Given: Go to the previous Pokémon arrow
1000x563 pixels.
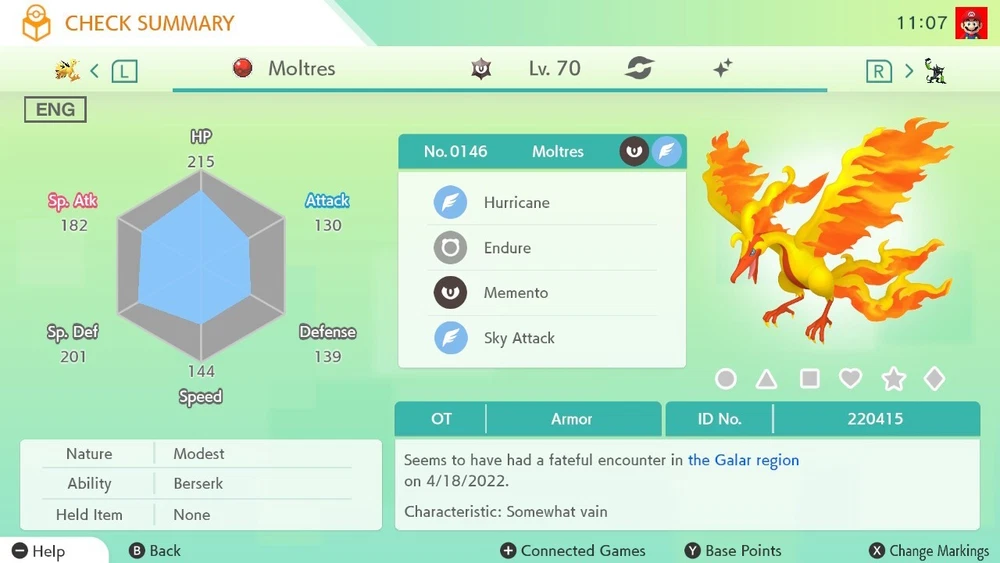Looking at the screenshot, I should pos(95,70).
